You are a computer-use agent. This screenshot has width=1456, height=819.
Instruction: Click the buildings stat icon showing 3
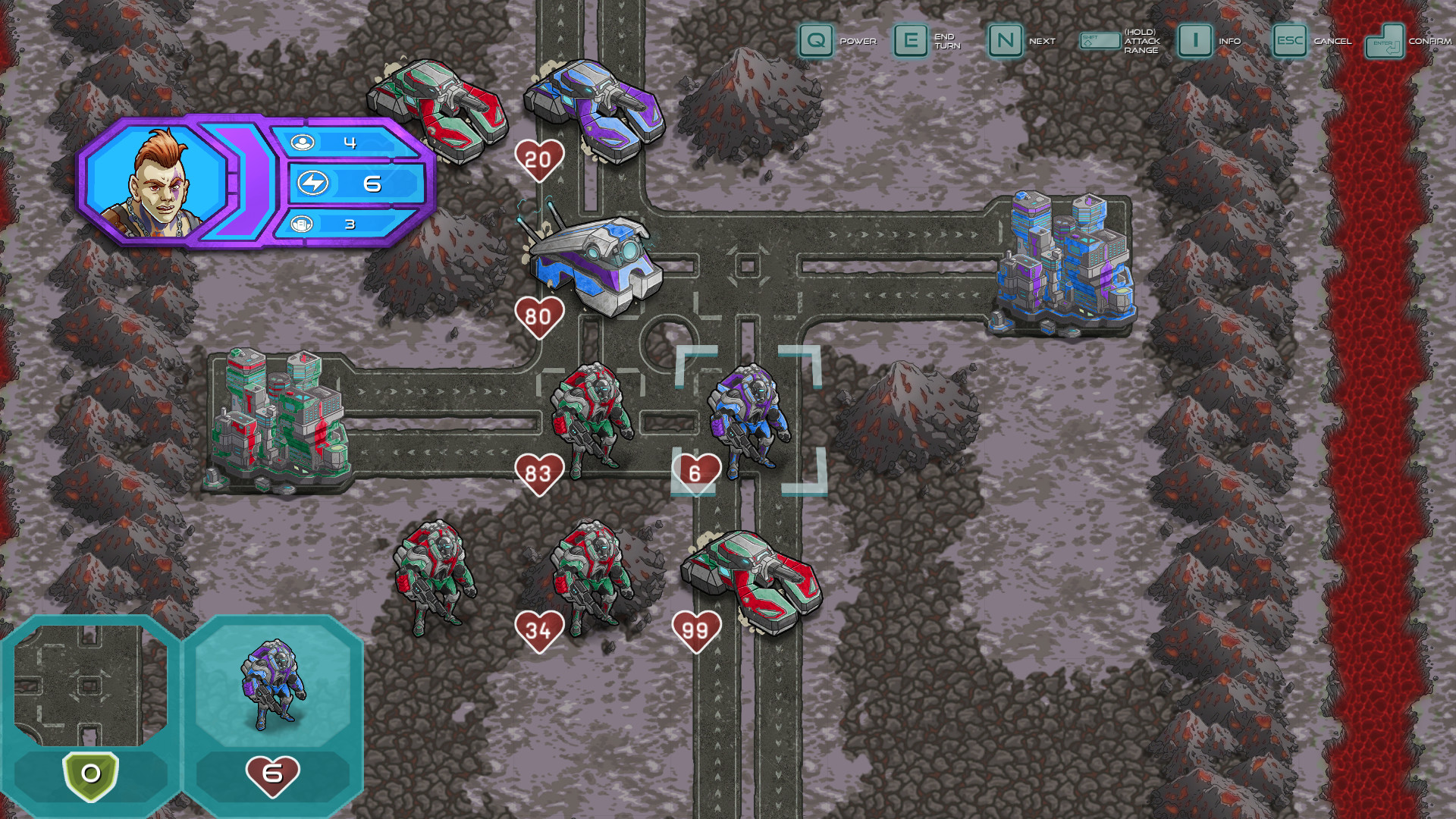[302, 223]
